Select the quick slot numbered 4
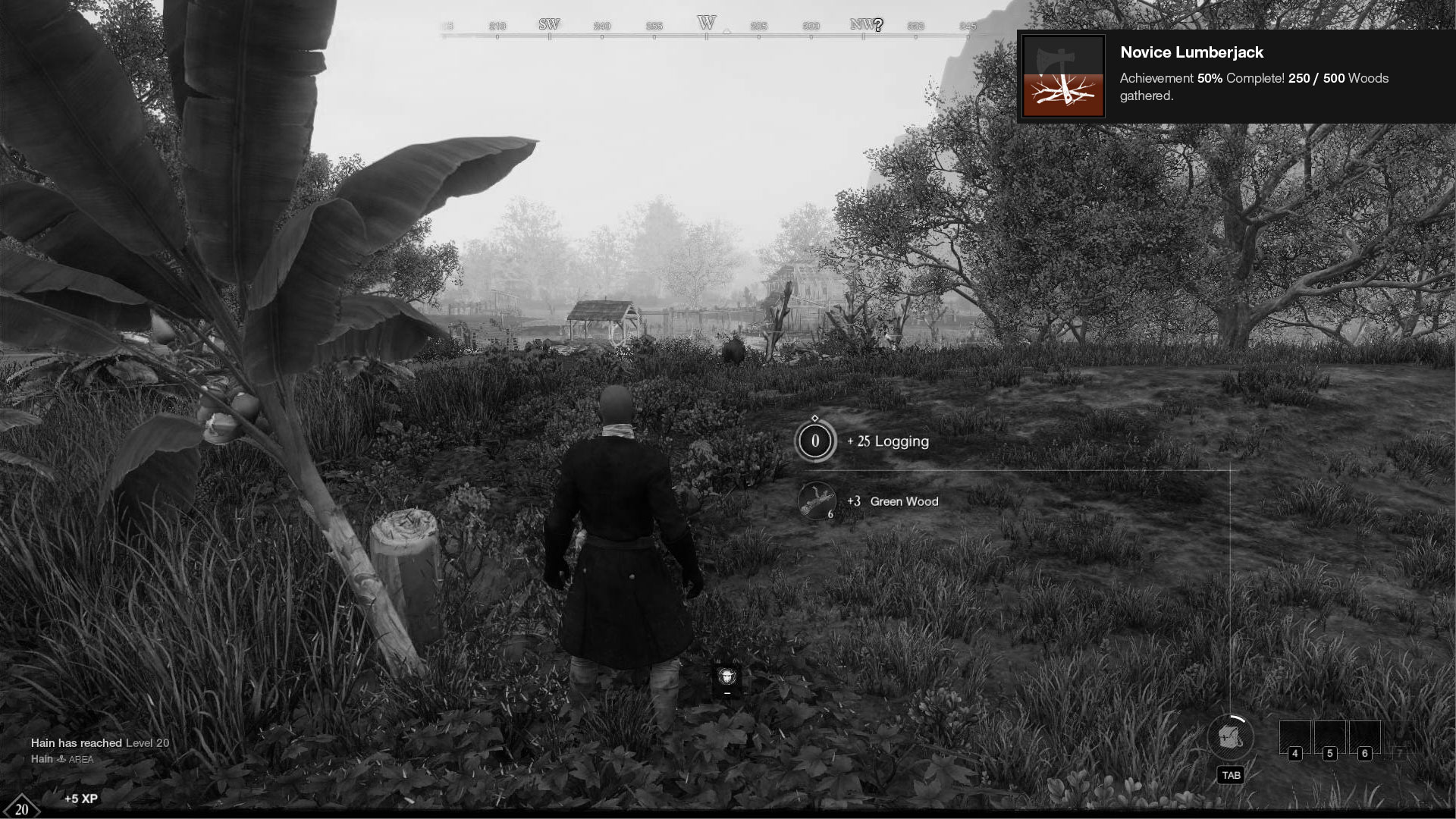The width and height of the screenshot is (1456, 819). (1294, 737)
